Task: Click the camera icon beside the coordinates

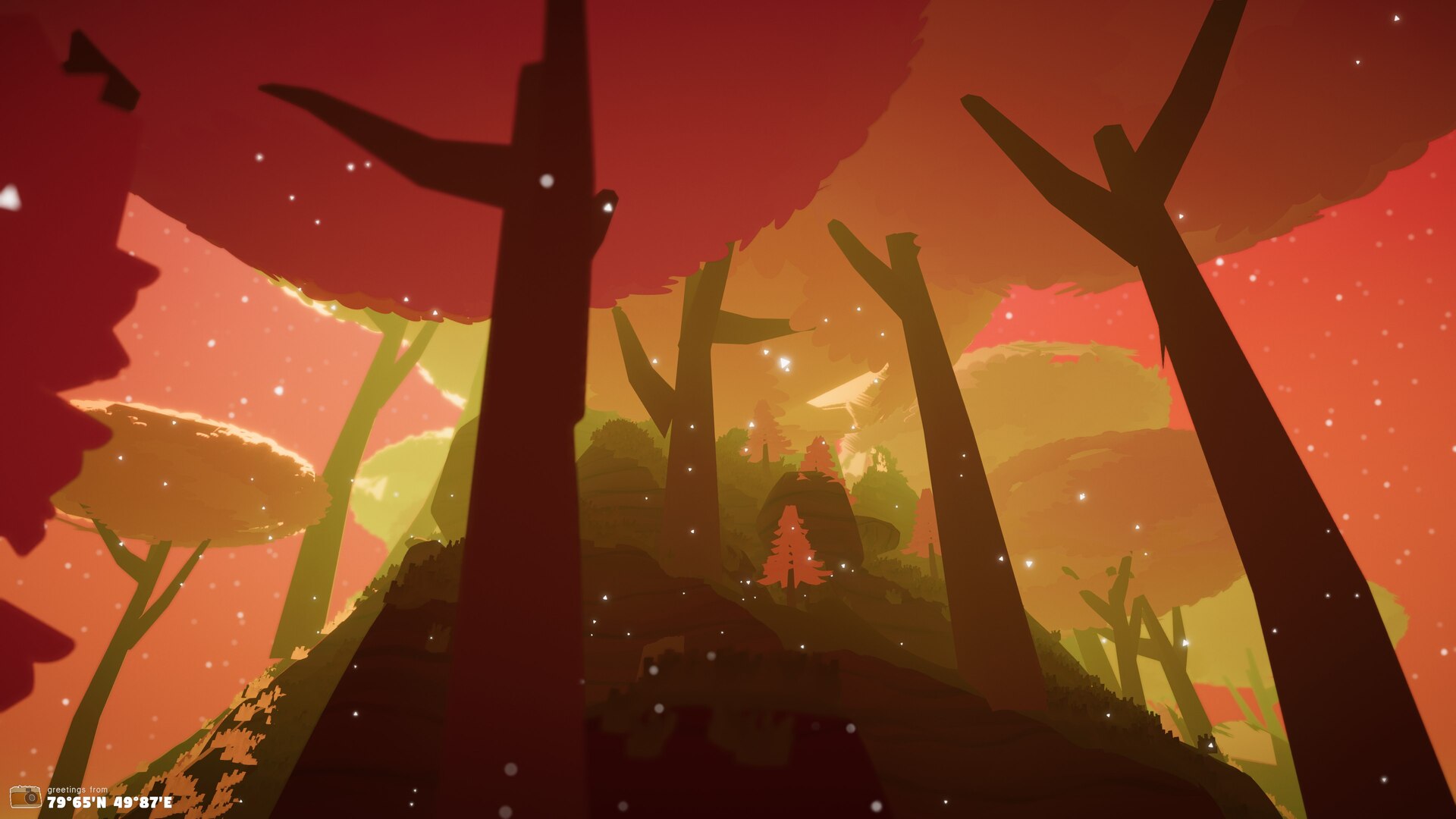Action: coord(25,796)
